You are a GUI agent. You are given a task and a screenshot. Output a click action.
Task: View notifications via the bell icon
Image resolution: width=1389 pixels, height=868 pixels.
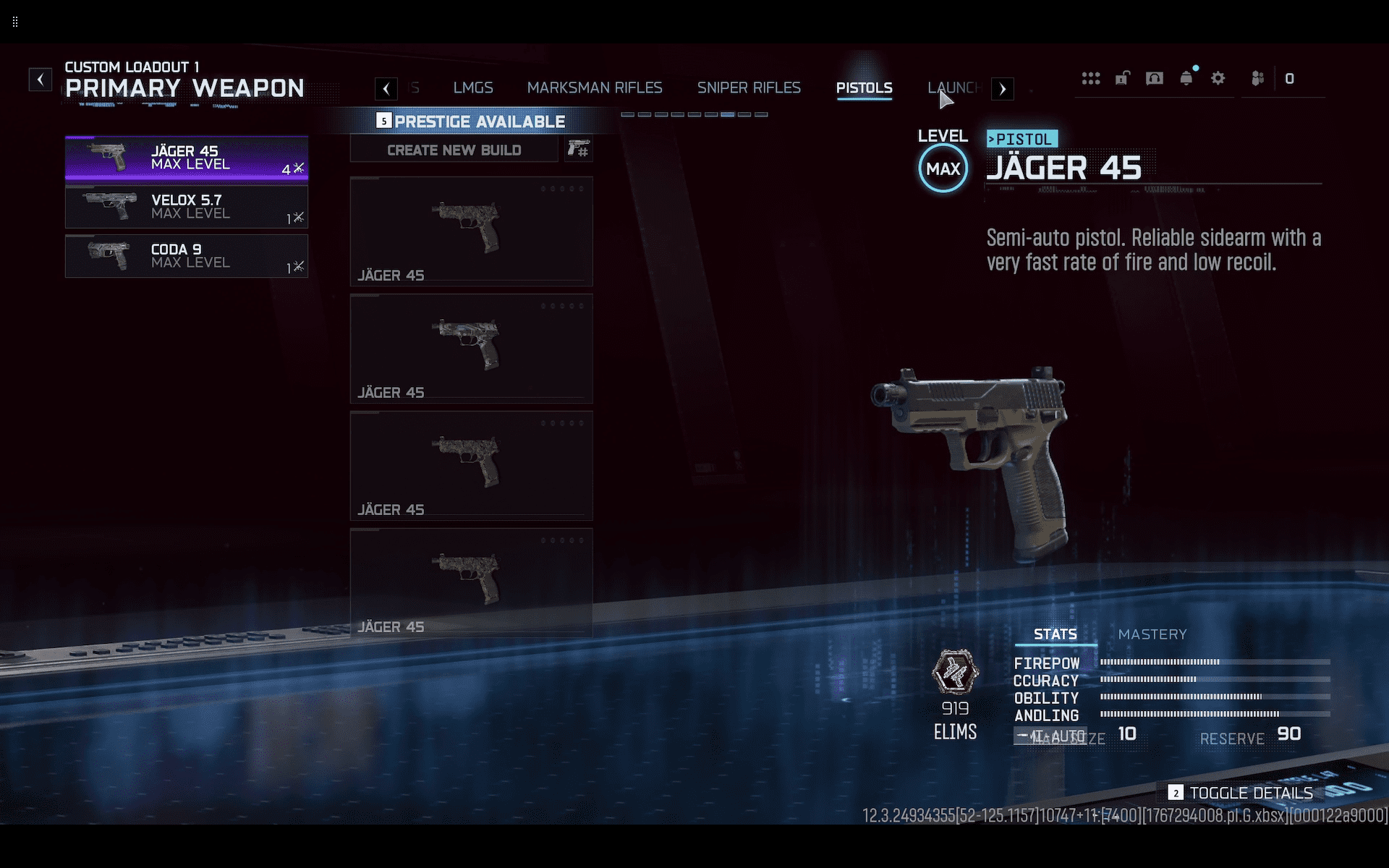click(x=1186, y=78)
